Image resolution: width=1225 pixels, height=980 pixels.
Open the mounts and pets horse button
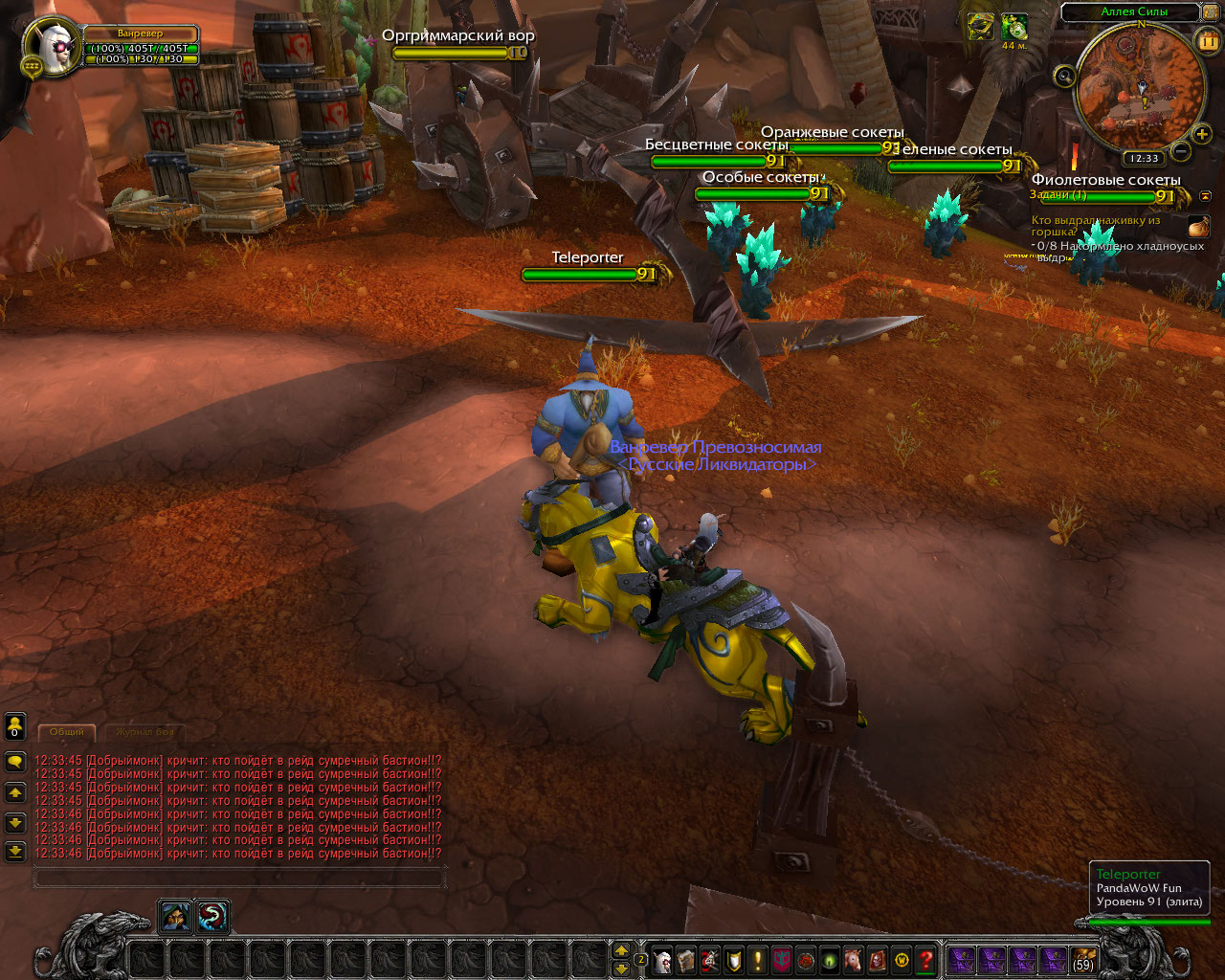854,960
